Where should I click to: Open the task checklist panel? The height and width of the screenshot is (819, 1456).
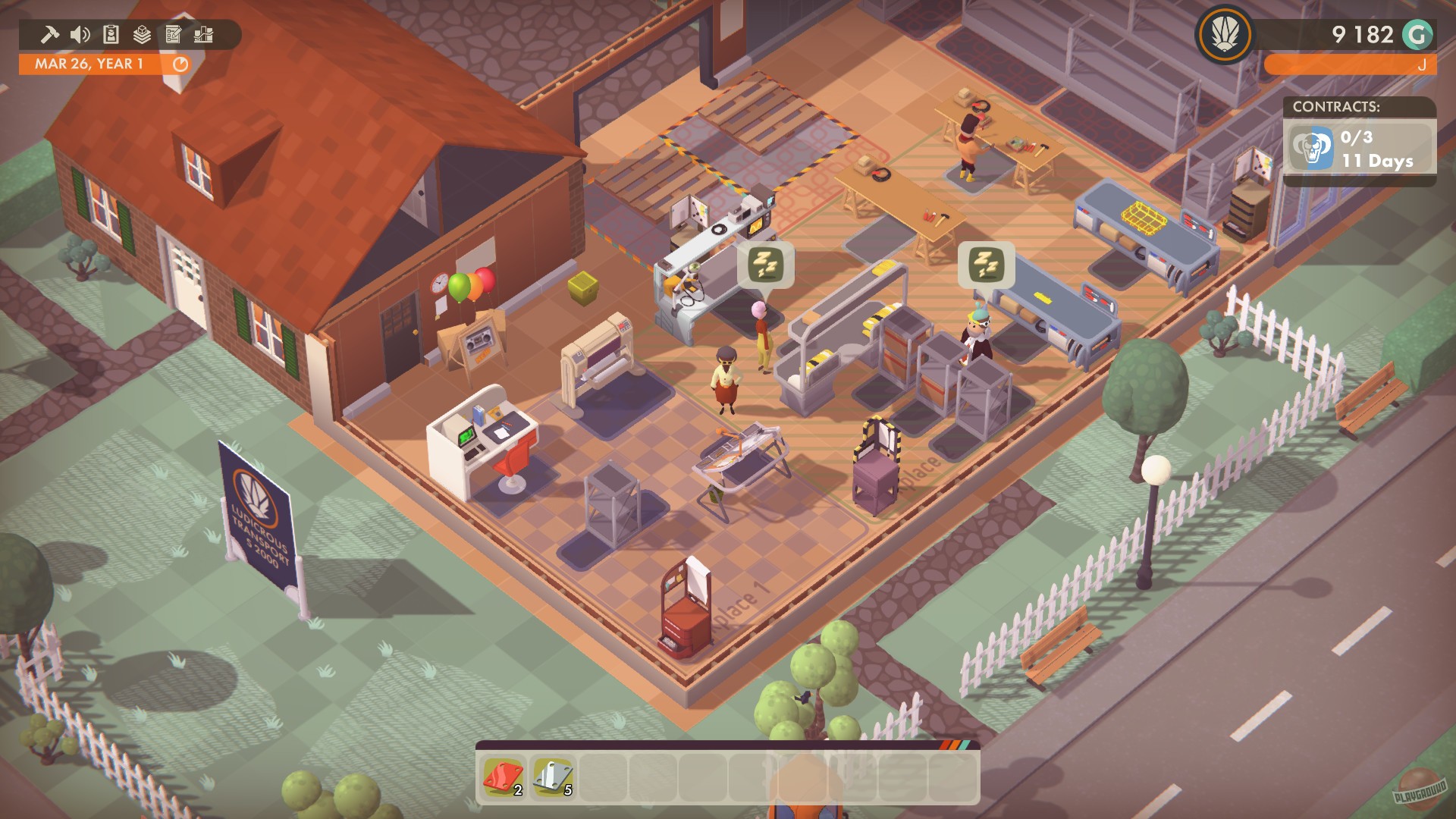[x=172, y=34]
